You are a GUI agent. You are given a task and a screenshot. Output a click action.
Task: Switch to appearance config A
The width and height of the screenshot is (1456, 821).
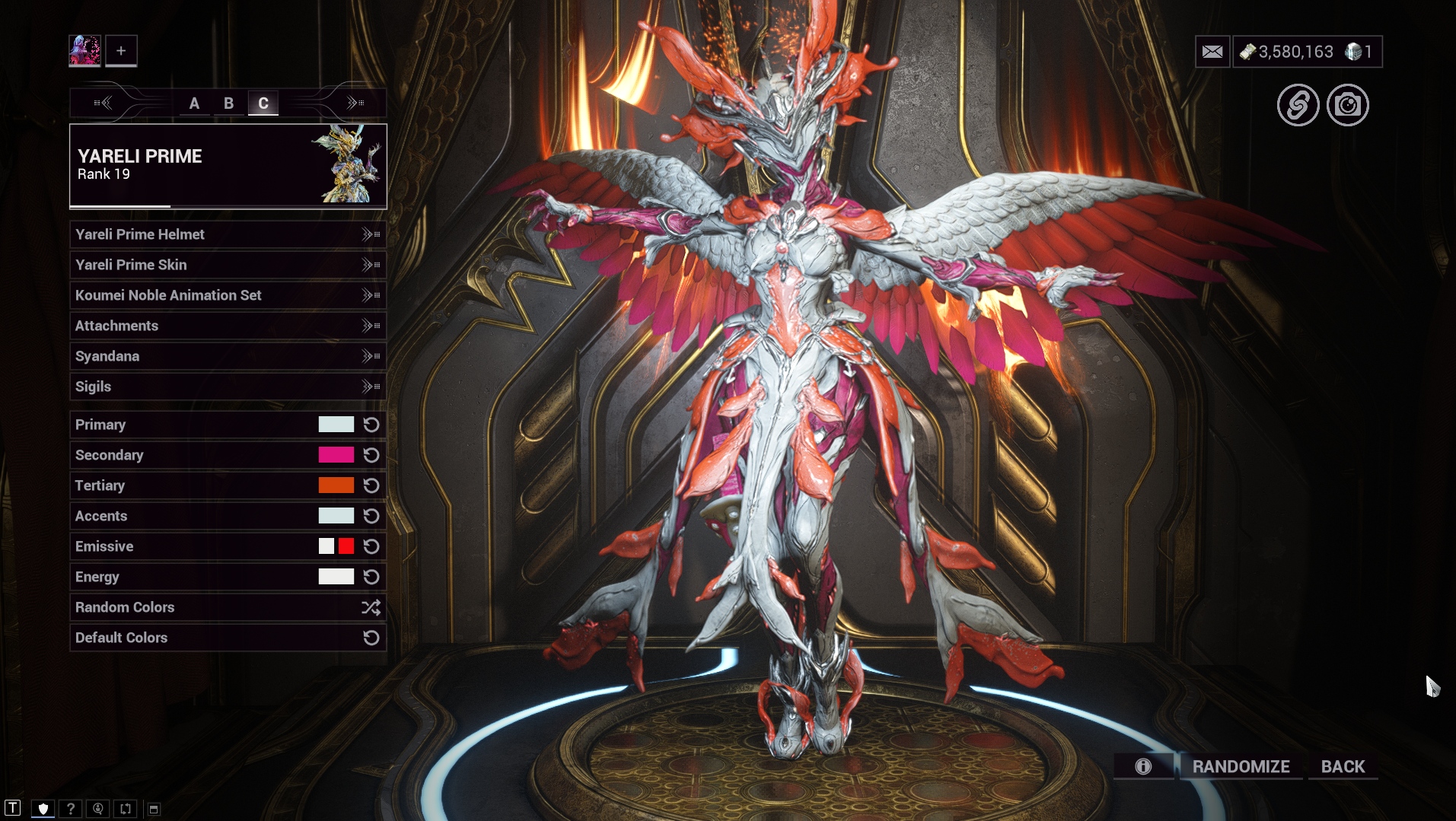click(x=194, y=103)
